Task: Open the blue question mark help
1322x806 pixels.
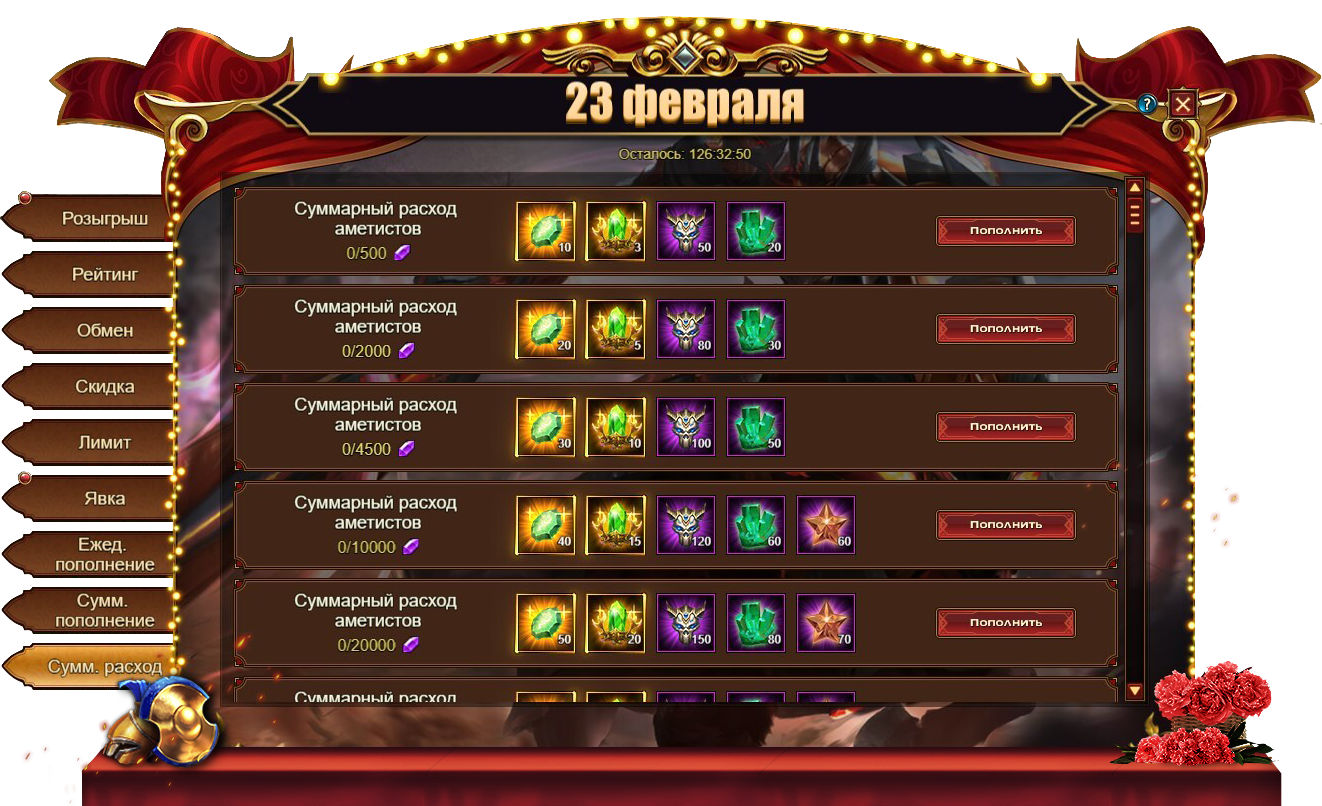Action: point(1148,104)
